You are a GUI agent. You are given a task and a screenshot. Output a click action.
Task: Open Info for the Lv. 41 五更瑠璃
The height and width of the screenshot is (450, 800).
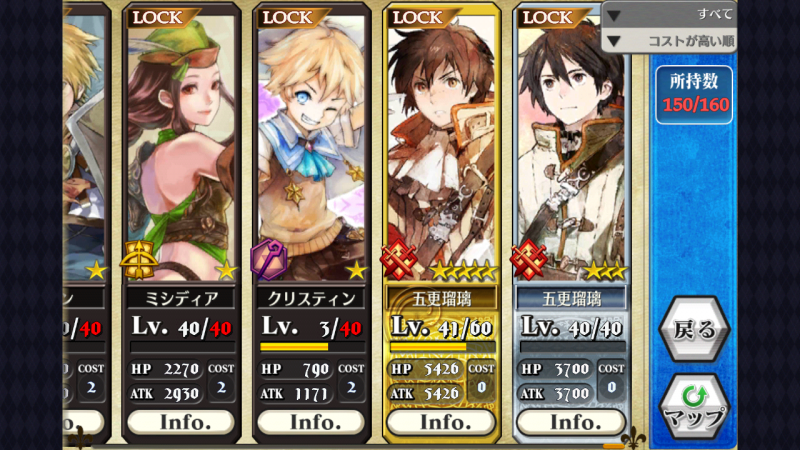coord(443,421)
